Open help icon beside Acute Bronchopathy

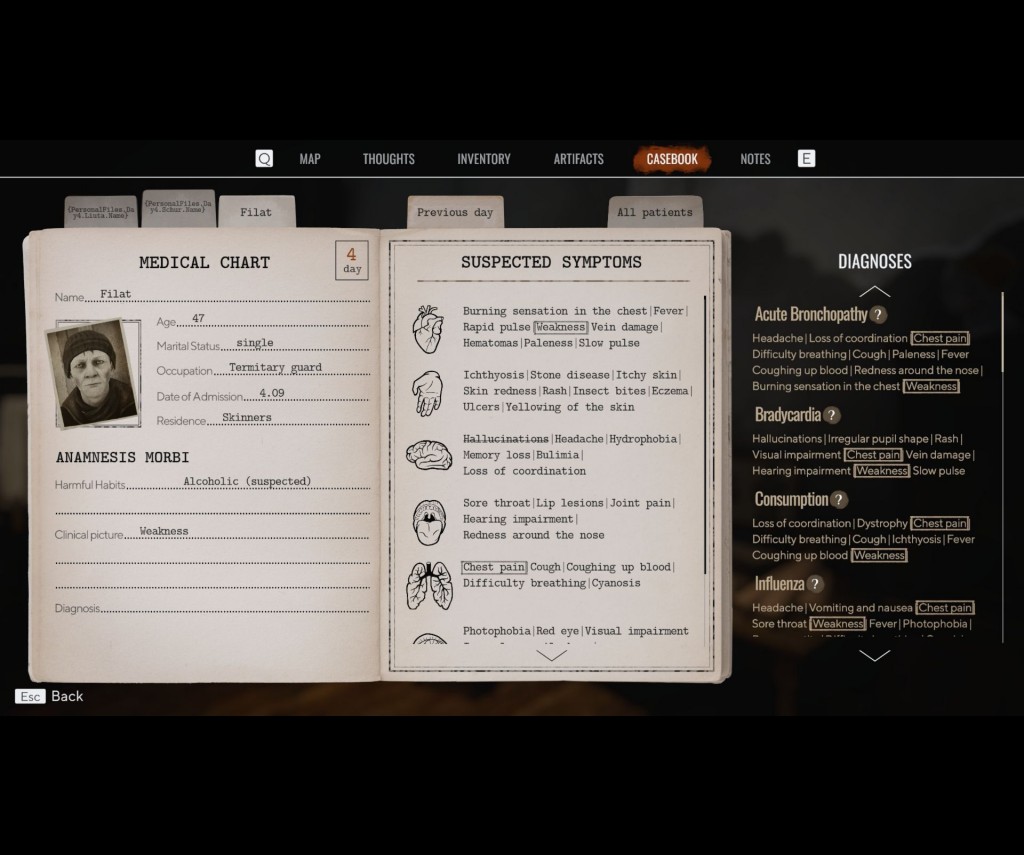coord(879,315)
